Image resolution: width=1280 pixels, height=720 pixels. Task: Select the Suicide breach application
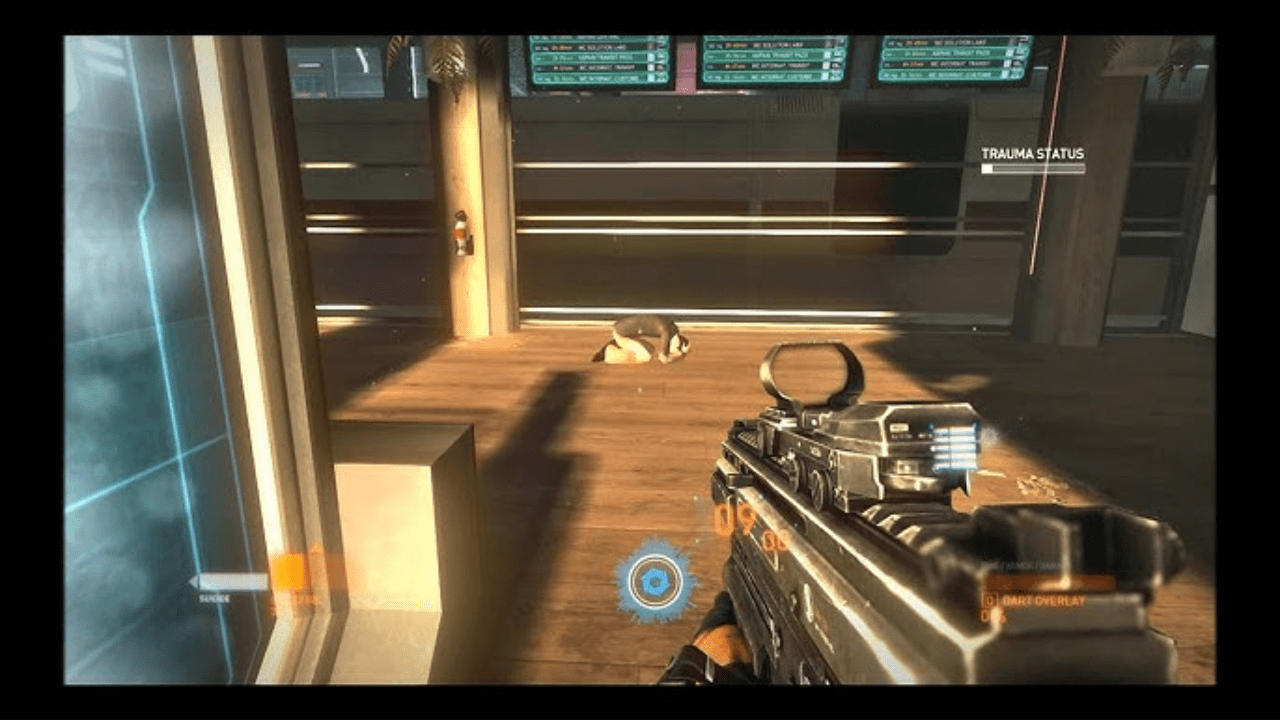coord(230,583)
